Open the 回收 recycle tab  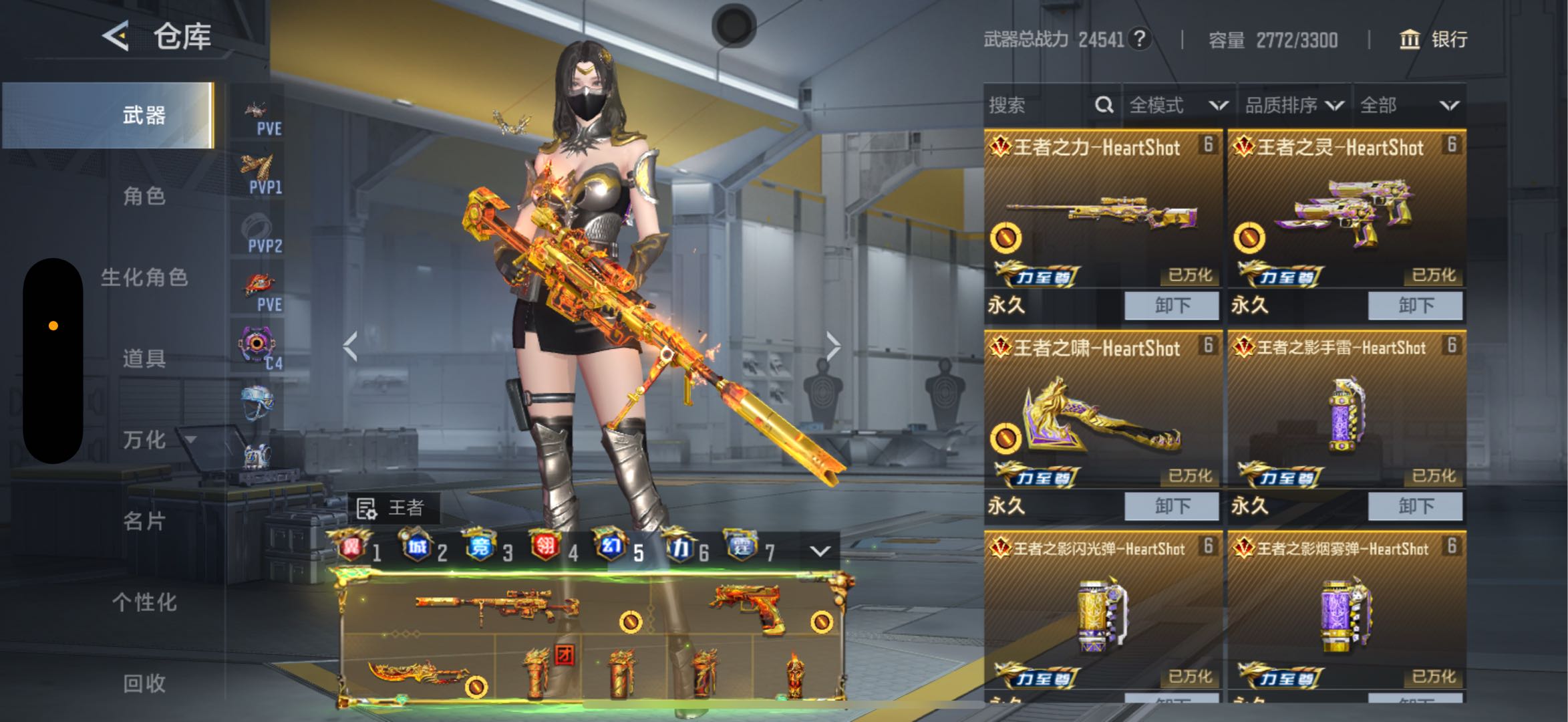click(144, 683)
